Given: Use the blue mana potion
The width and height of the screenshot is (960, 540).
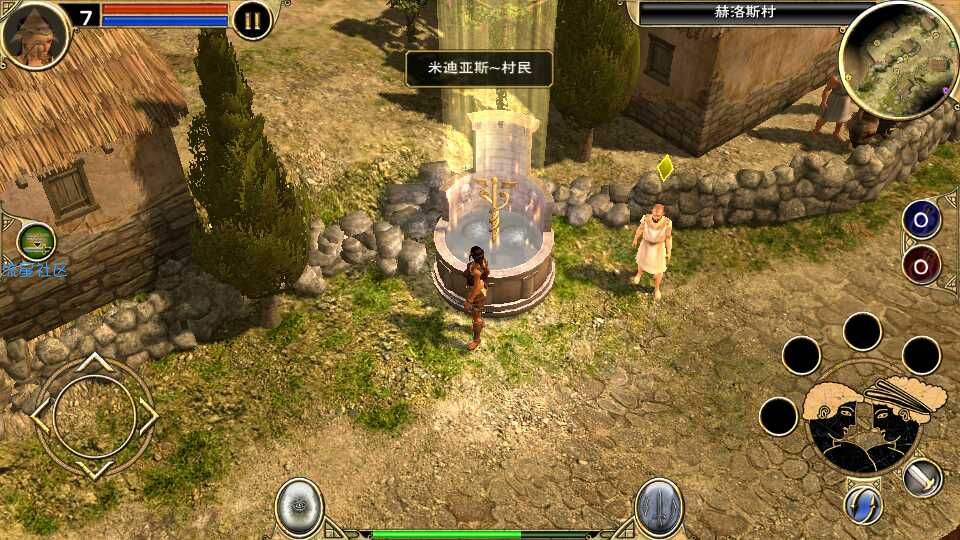Looking at the screenshot, I should coord(921,219).
